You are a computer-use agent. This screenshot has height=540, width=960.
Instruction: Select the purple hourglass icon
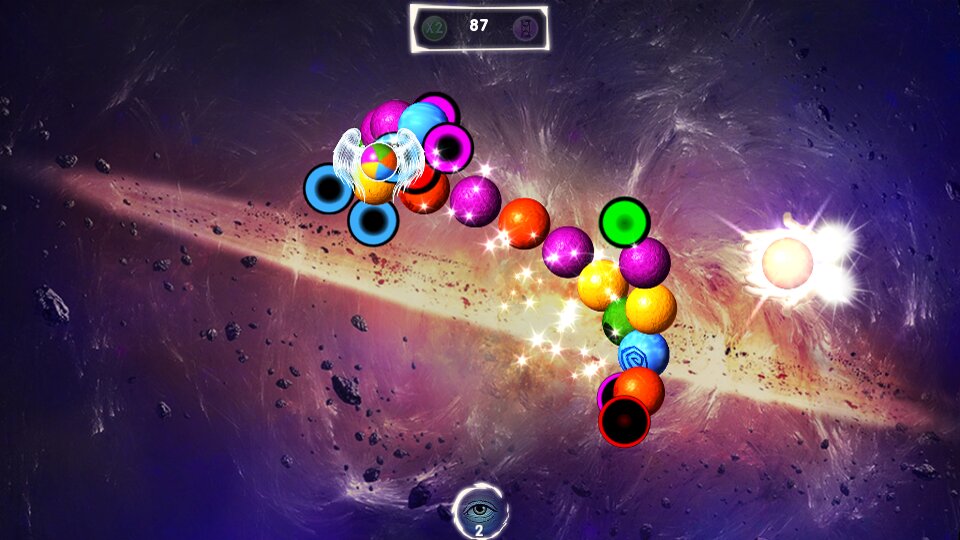[524, 27]
